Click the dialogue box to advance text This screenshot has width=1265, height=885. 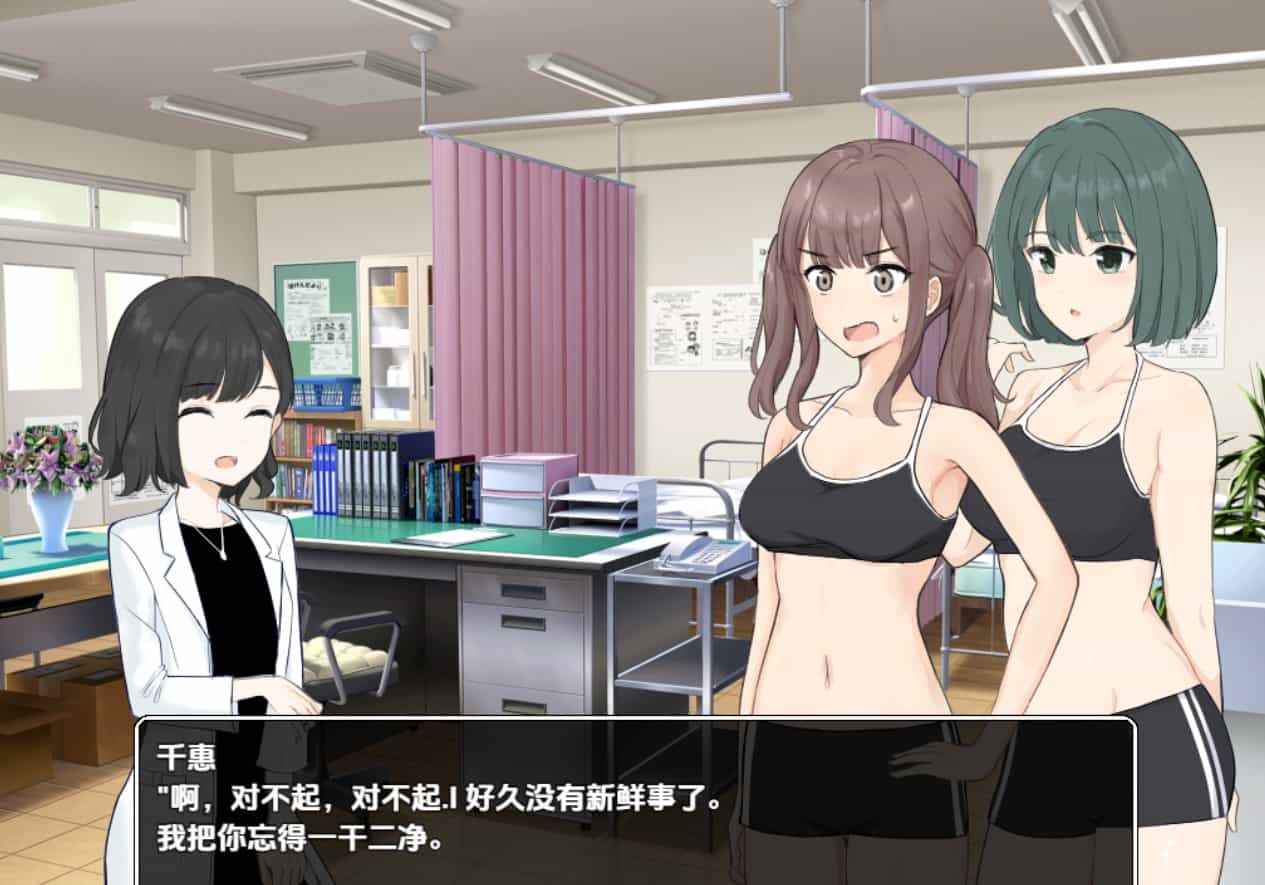coord(636,800)
